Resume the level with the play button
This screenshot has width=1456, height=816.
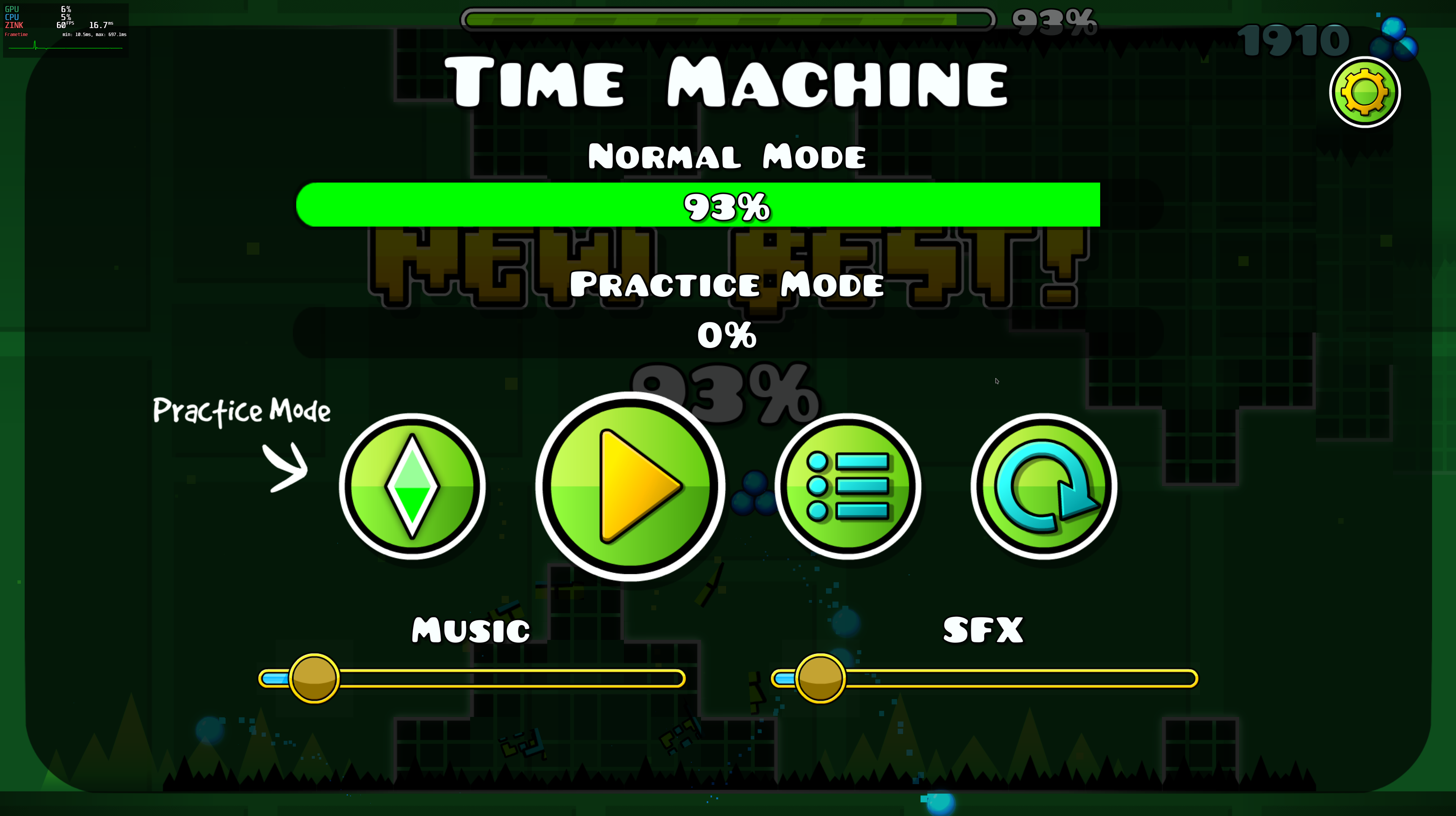630,486
